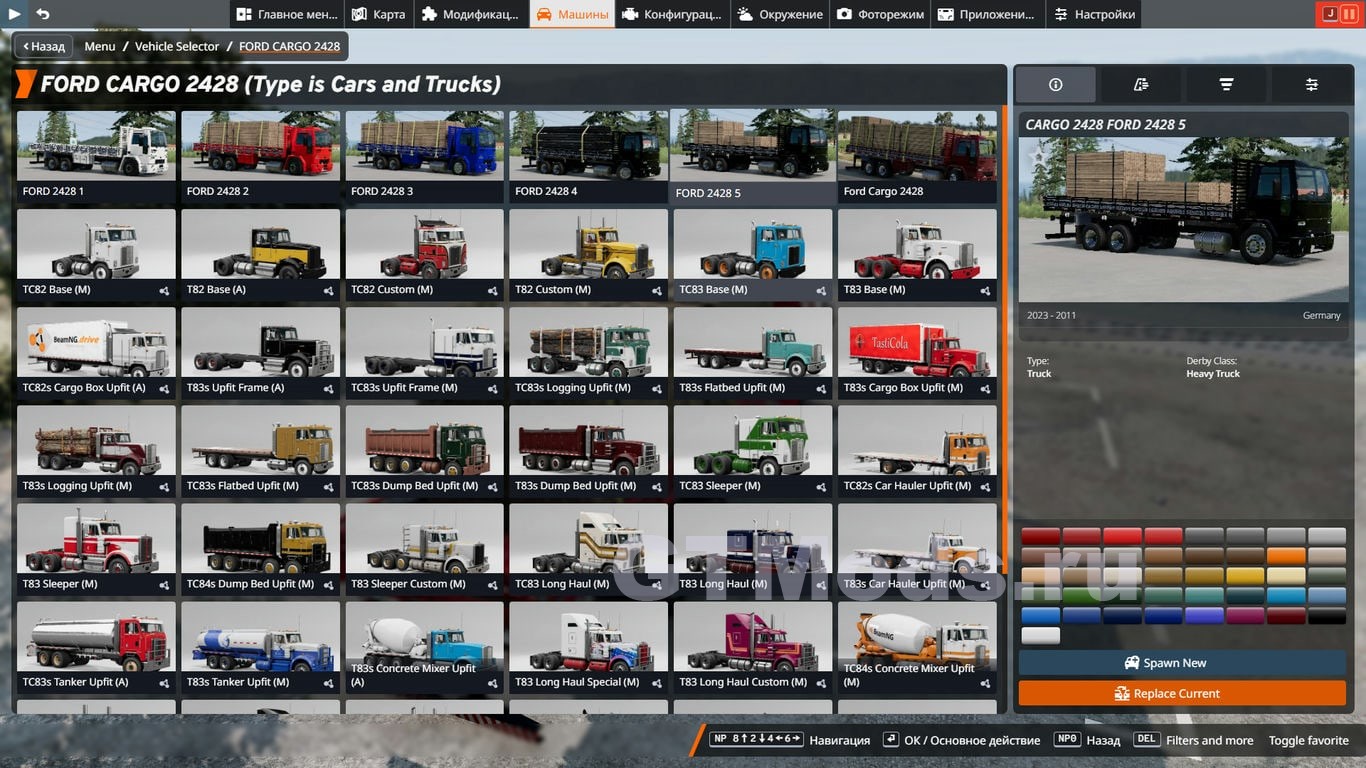This screenshot has width=1366, height=768.
Task: Pick the bright orange paint swatch
Action: [x=1286, y=557]
